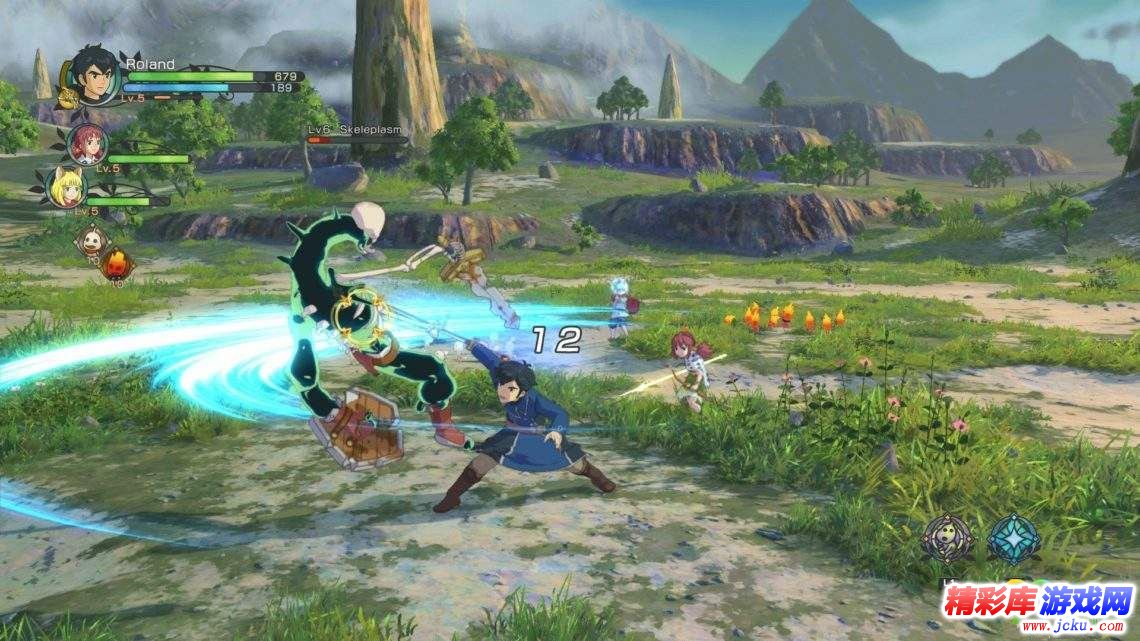Viewport: 1140px width, 641px height.
Task: Activate the purple creature skill icon
Action: coord(946,538)
